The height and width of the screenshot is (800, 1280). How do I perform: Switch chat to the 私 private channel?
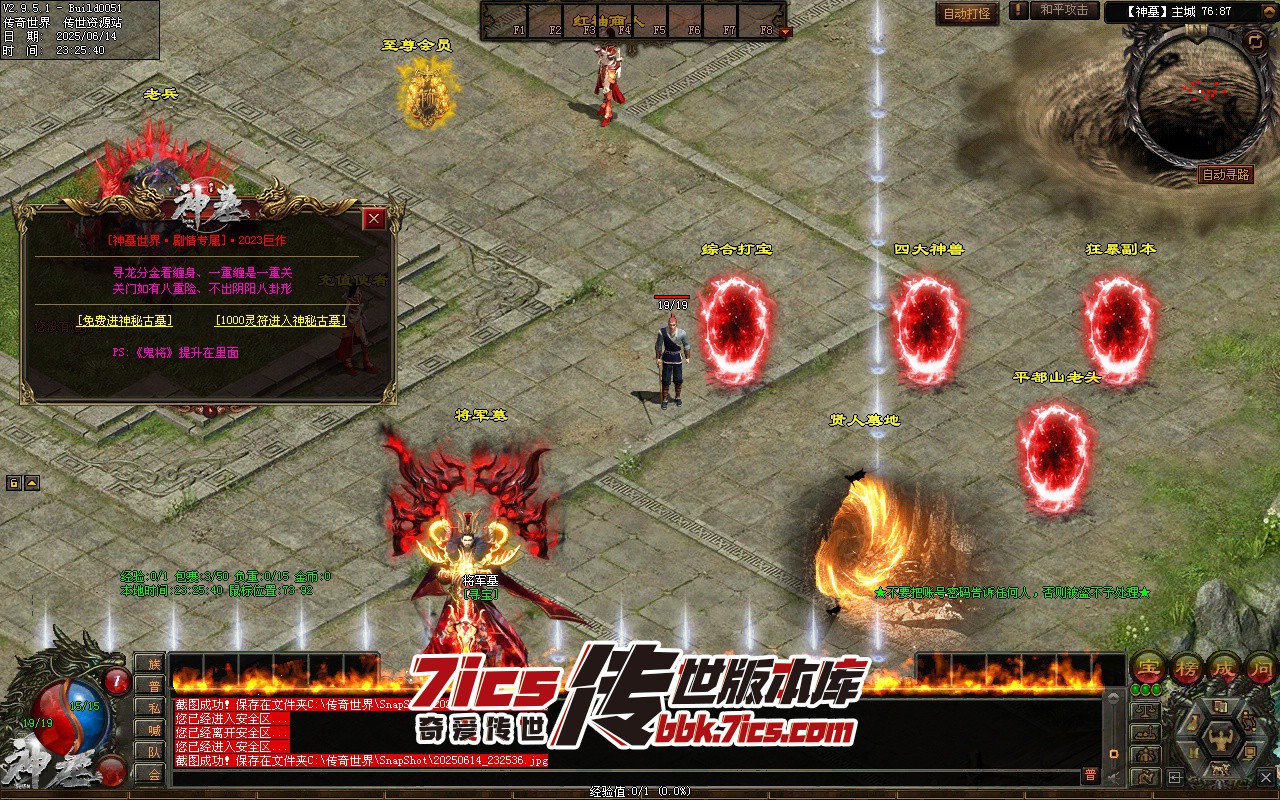click(153, 707)
